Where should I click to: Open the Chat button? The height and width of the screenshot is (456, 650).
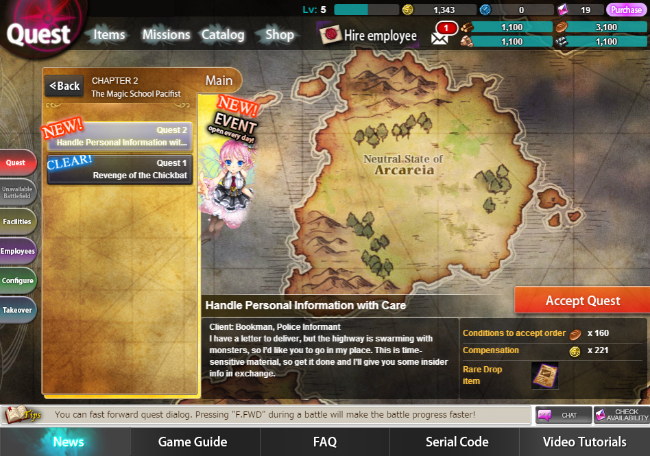(561, 415)
